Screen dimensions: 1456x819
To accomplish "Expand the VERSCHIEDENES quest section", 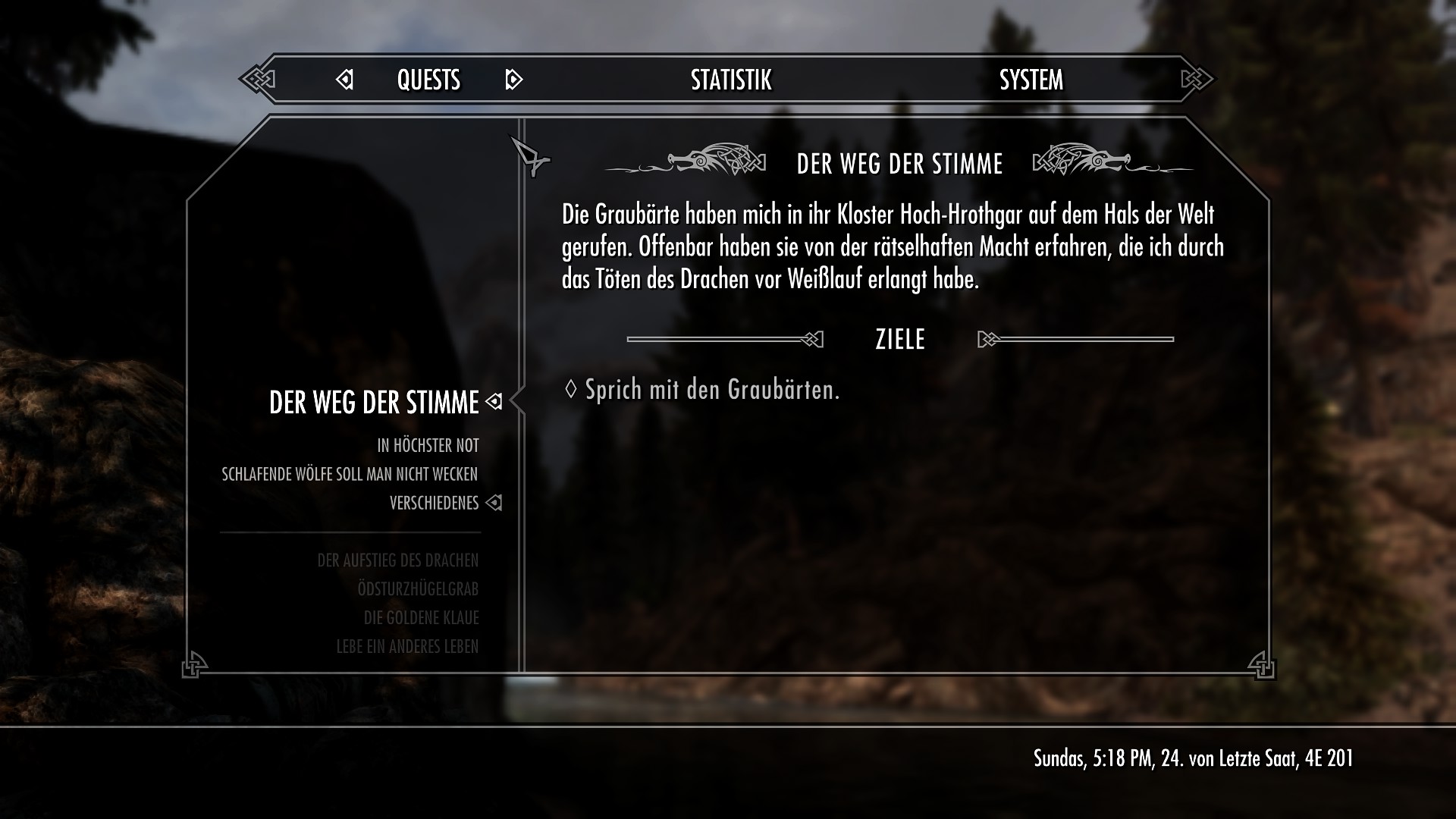I will [433, 502].
